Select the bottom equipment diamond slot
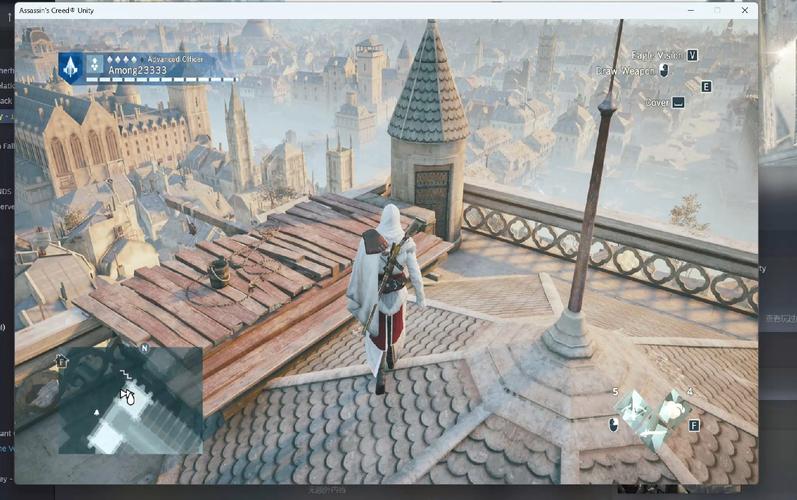The width and height of the screenshot is (797, 500). [x=652, y=433]
